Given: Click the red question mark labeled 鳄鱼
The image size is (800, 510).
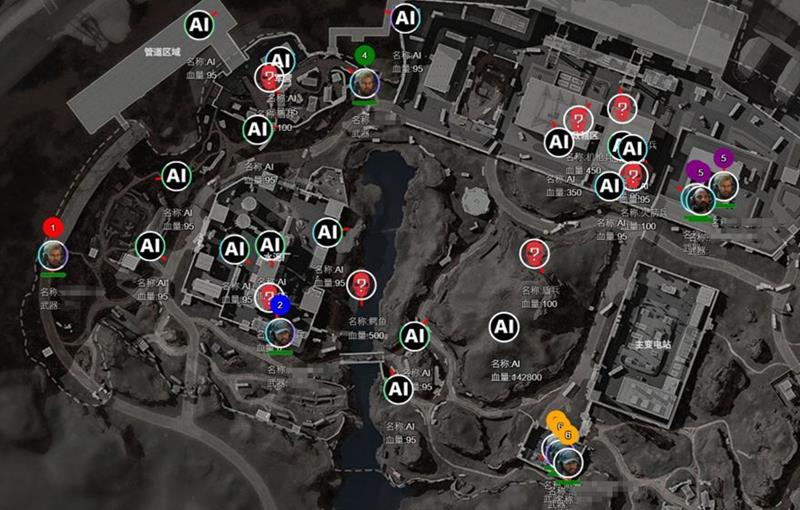Looking at the screenshot, I should [361, 285].
